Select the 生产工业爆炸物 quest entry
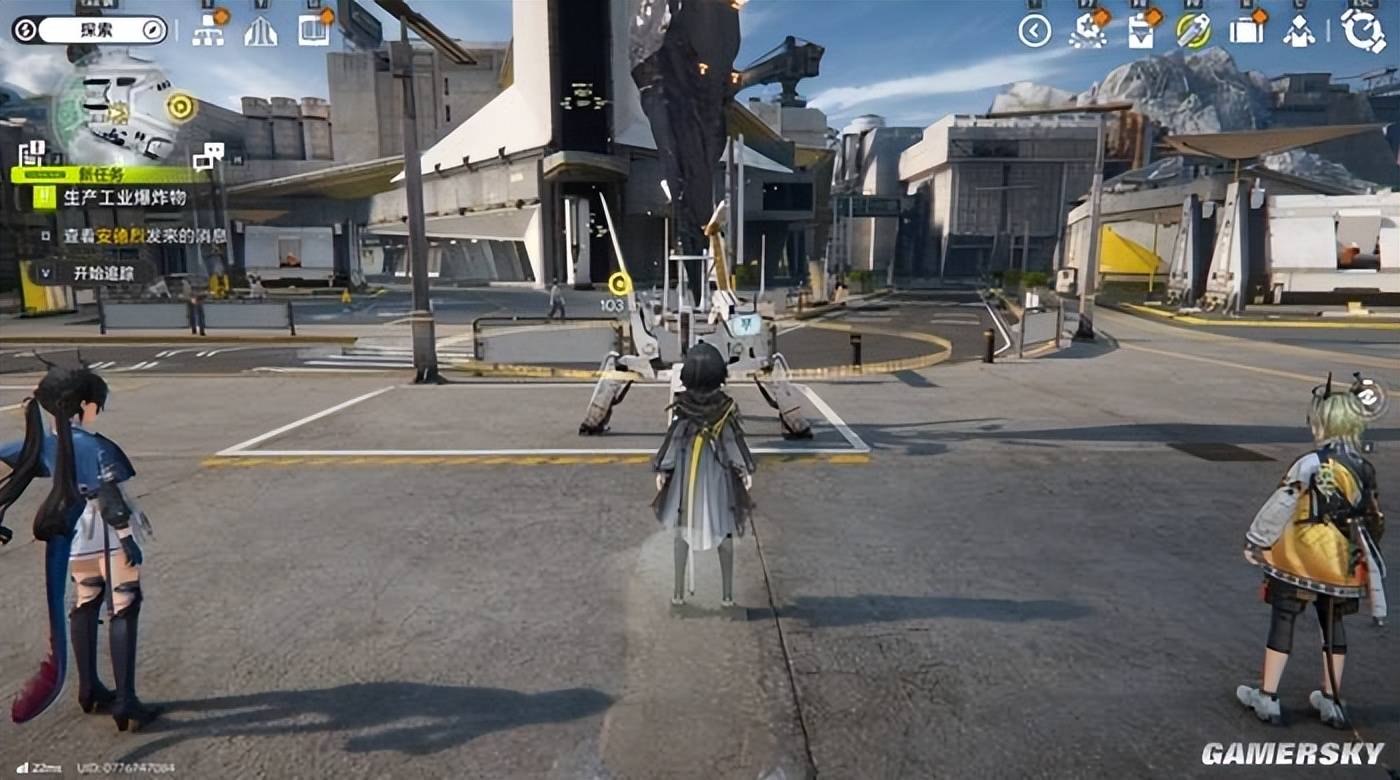The image size is (1400, 780). click(x=124, y=197)
